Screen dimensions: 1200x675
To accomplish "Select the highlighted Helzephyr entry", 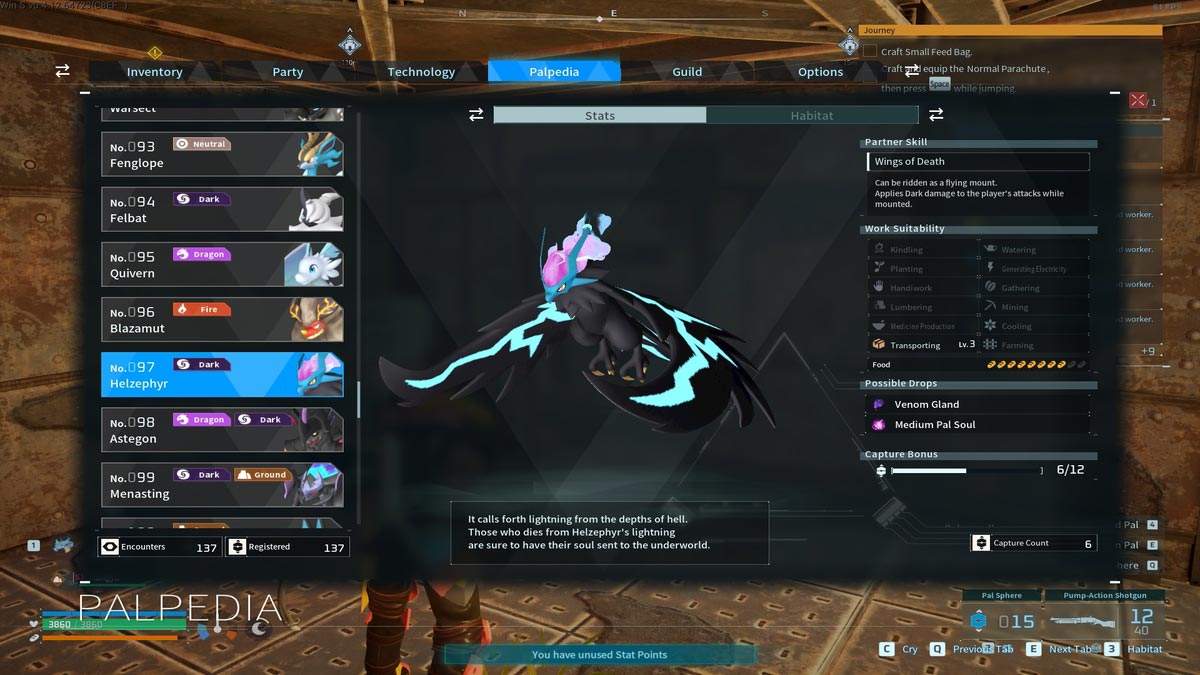I will [x=222, y=374].
